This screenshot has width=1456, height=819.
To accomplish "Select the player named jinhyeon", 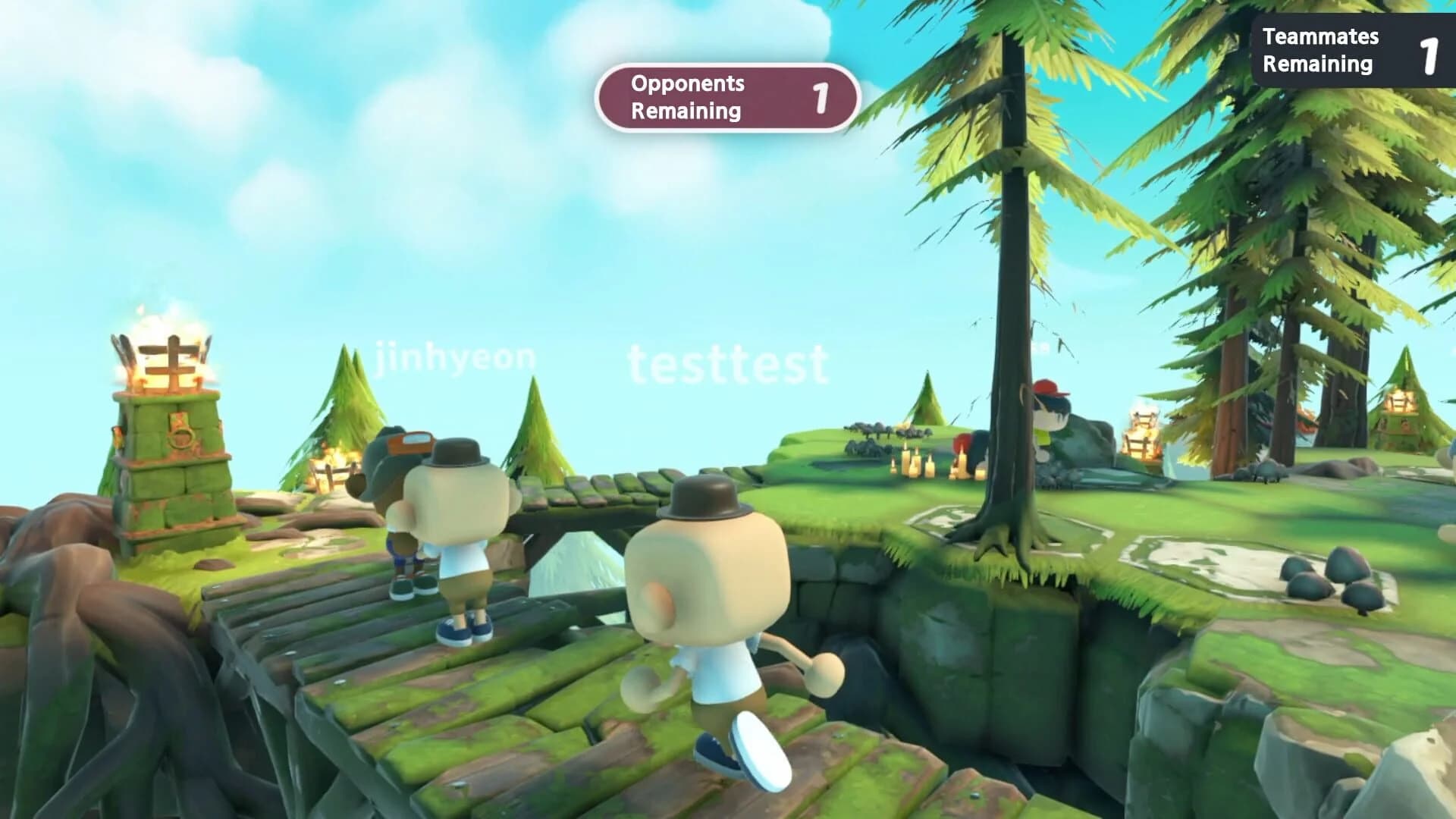I will point(454,359).
